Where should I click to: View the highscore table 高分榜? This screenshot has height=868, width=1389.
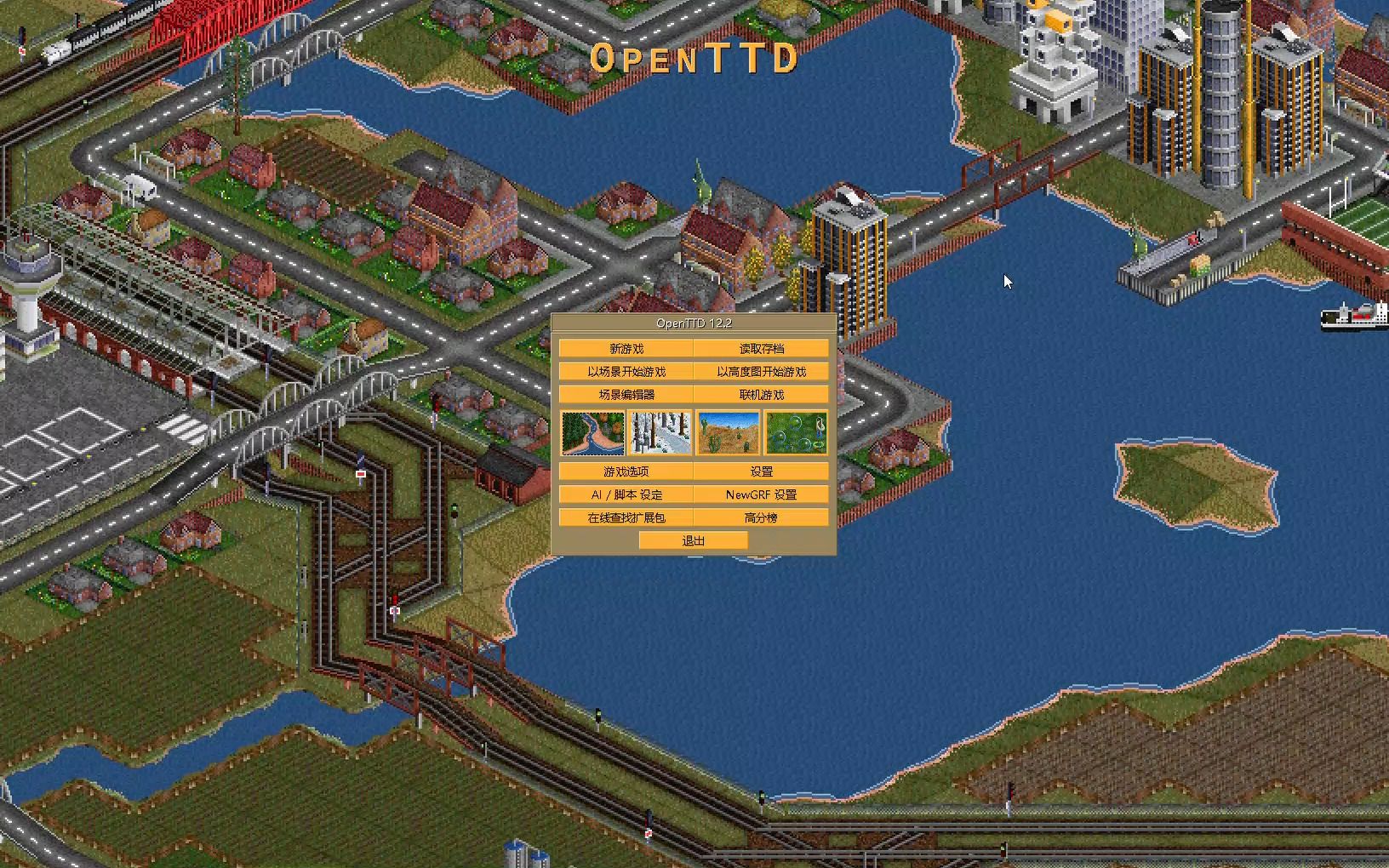pos(760,517)
